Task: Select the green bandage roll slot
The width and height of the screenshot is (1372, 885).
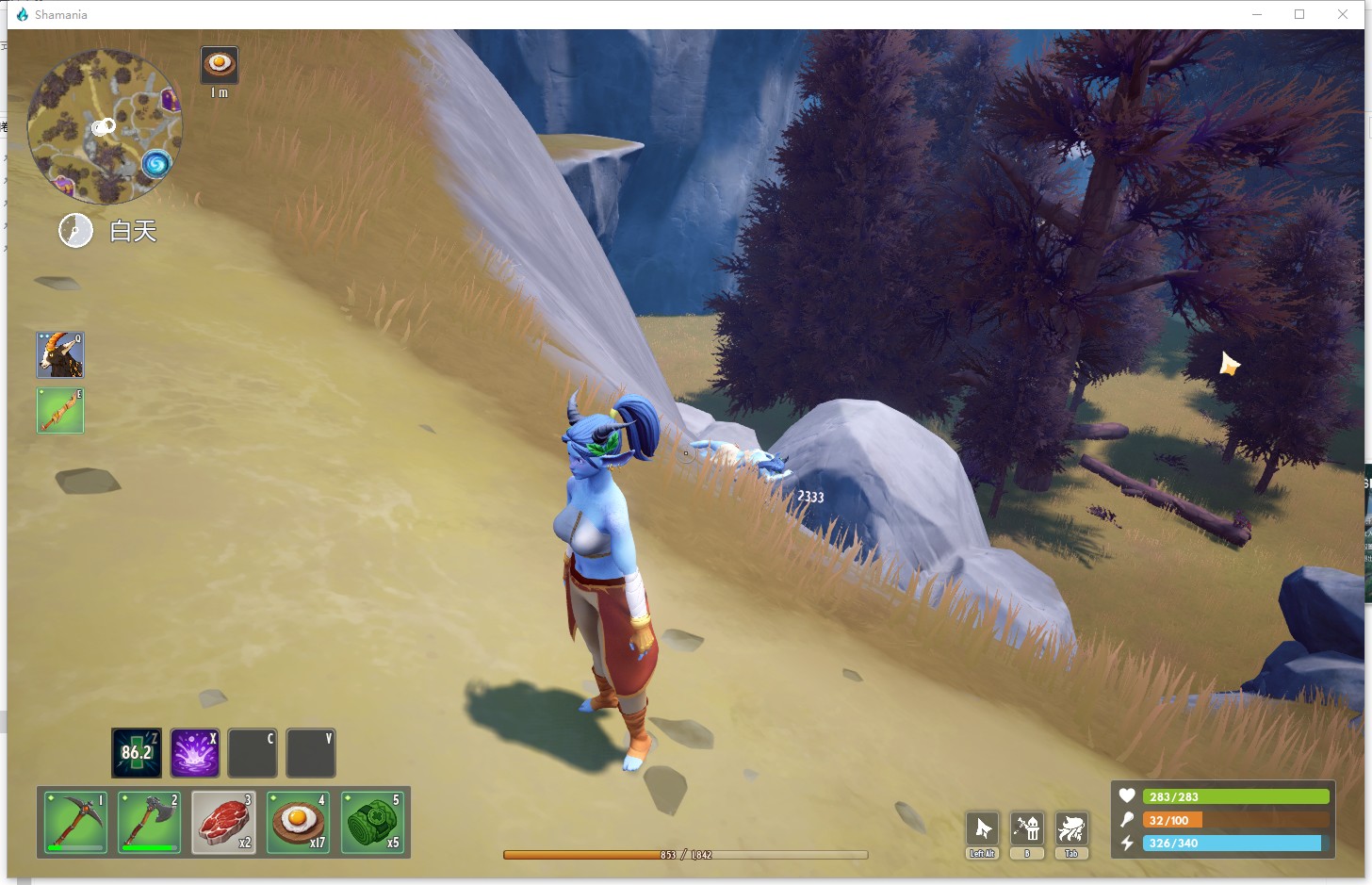Action: pyautogui.click(x=373, y=822)
